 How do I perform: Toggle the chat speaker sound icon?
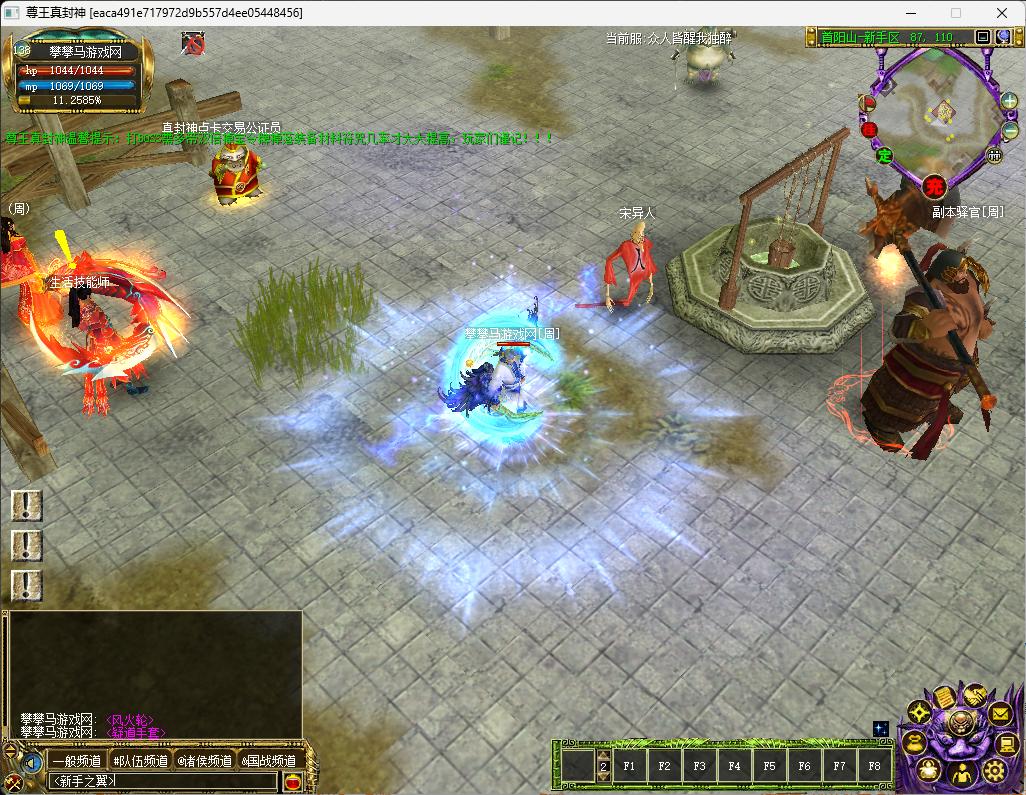(x=32, y=762)
